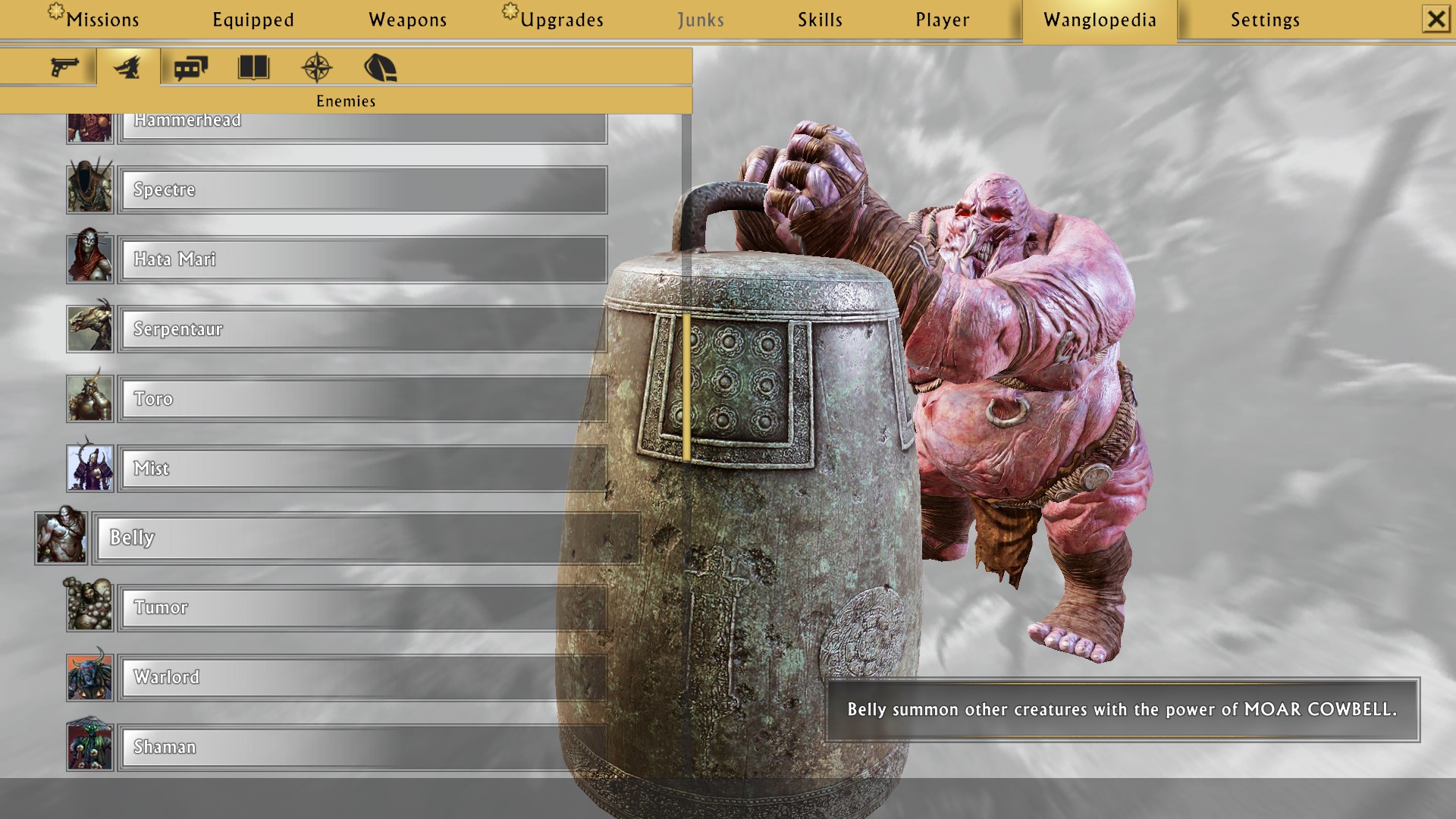Viewport: 1456px width, 819px height.
Task: Switch to the Player tab
Action: coord(942,20)
